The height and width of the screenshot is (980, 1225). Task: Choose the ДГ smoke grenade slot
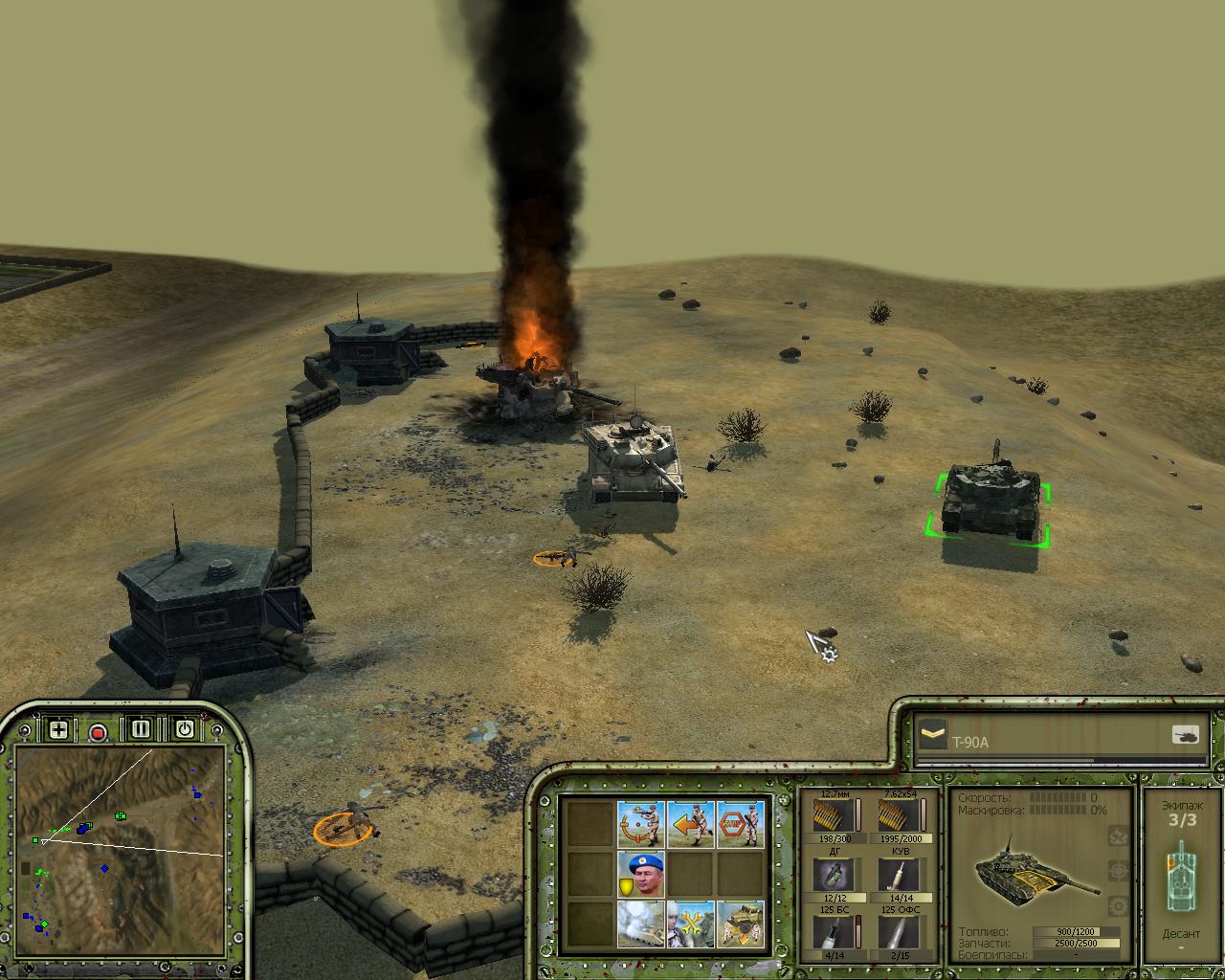pyautogui.click(x=834, y=874)
